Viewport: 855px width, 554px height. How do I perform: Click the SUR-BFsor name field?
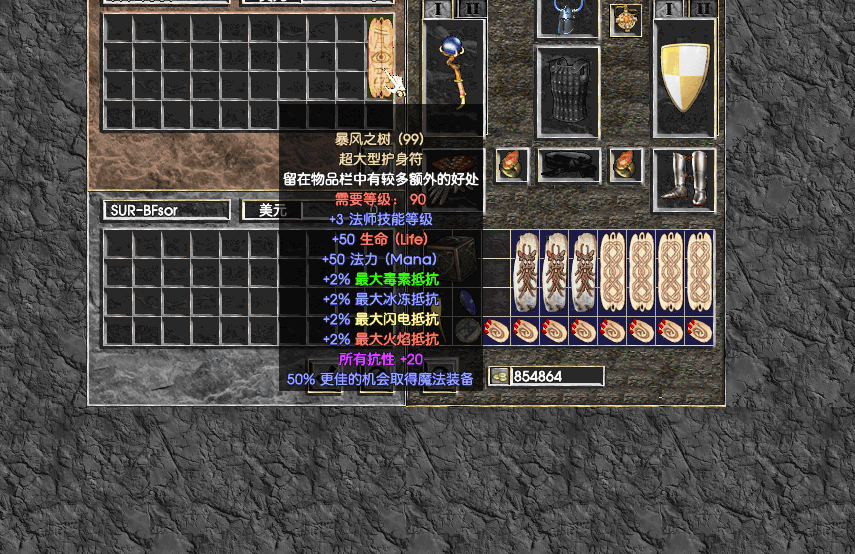pyautogui.click(x=166, y=210)
